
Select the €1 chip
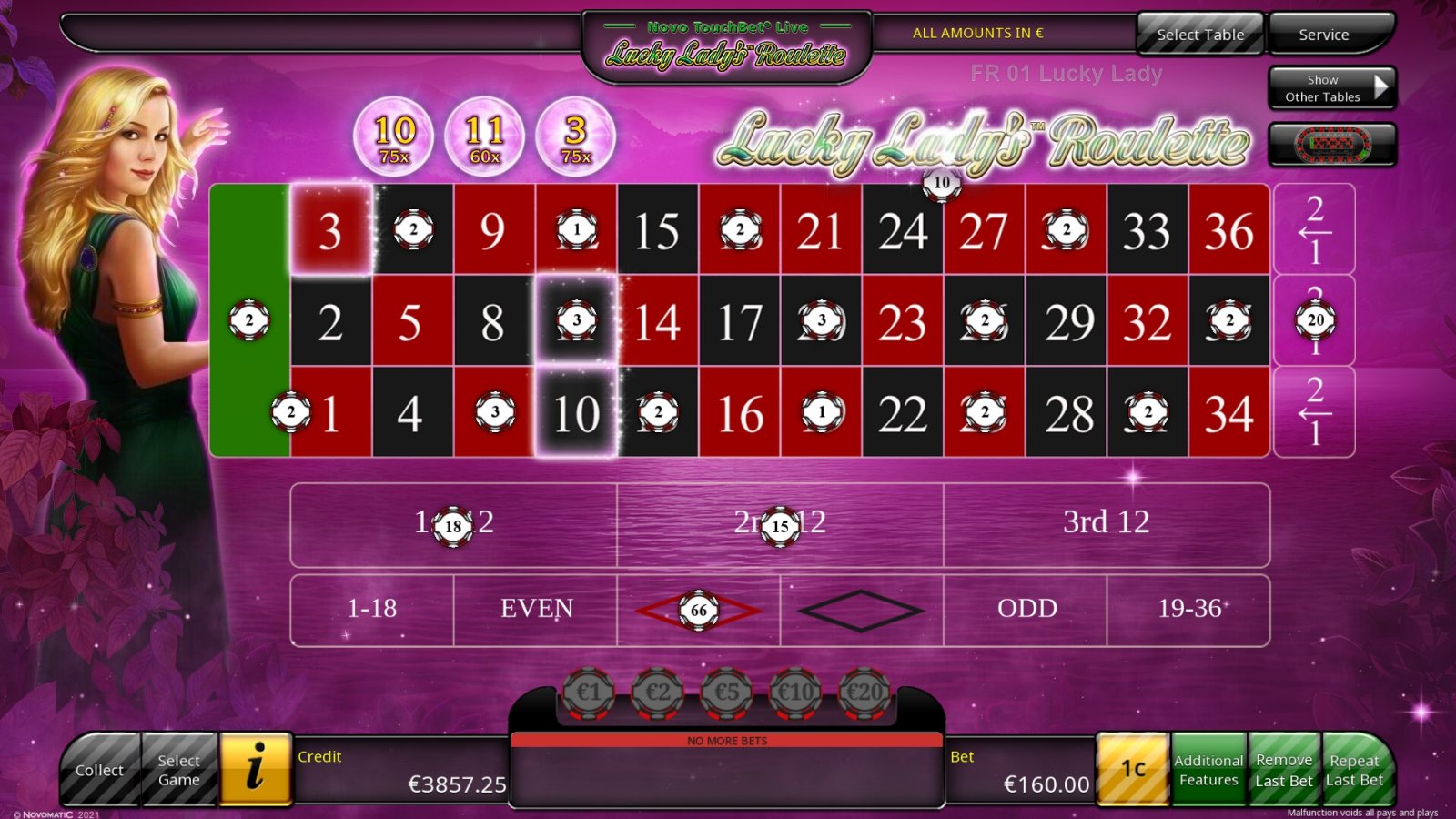pos(590,692)
